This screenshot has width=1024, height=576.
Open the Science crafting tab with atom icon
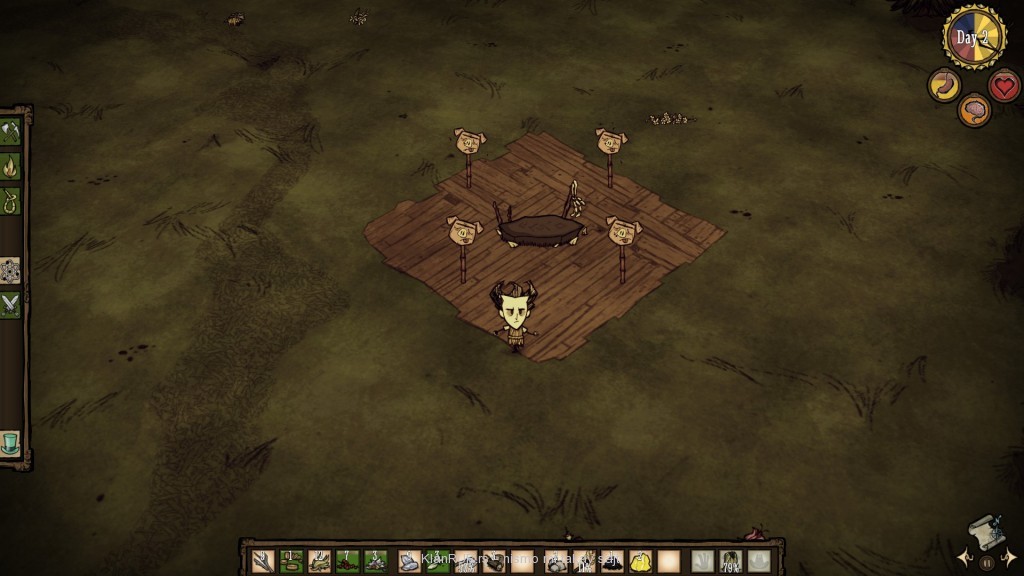tap(11, 270)
